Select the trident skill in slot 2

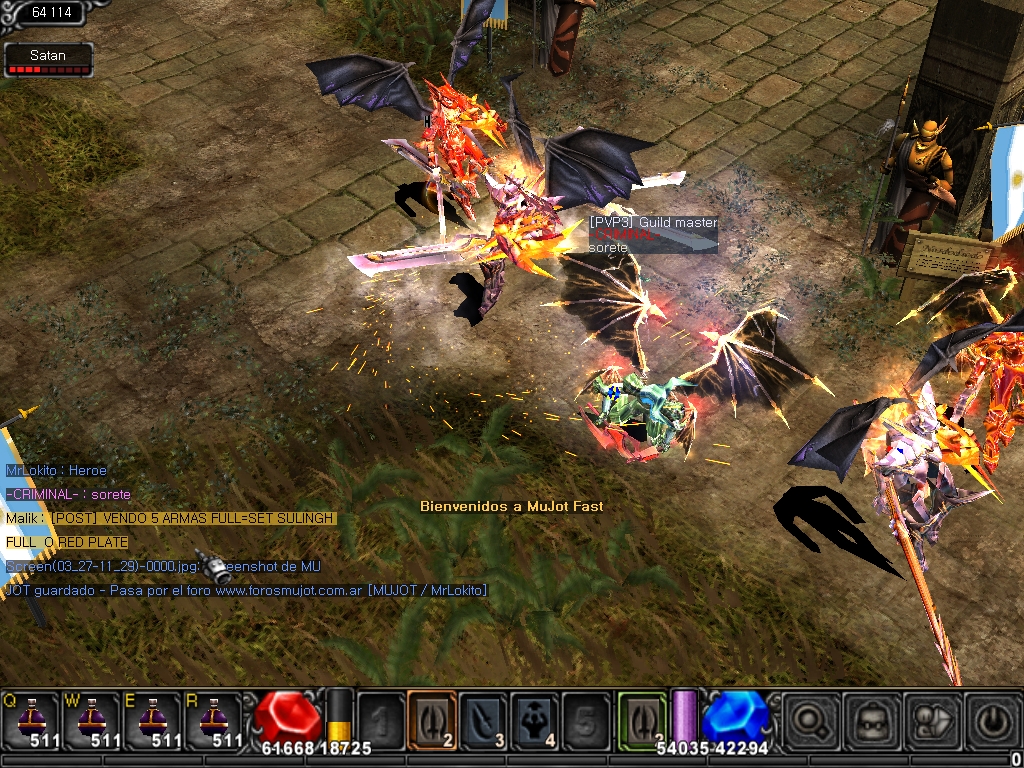coord(432,718)
